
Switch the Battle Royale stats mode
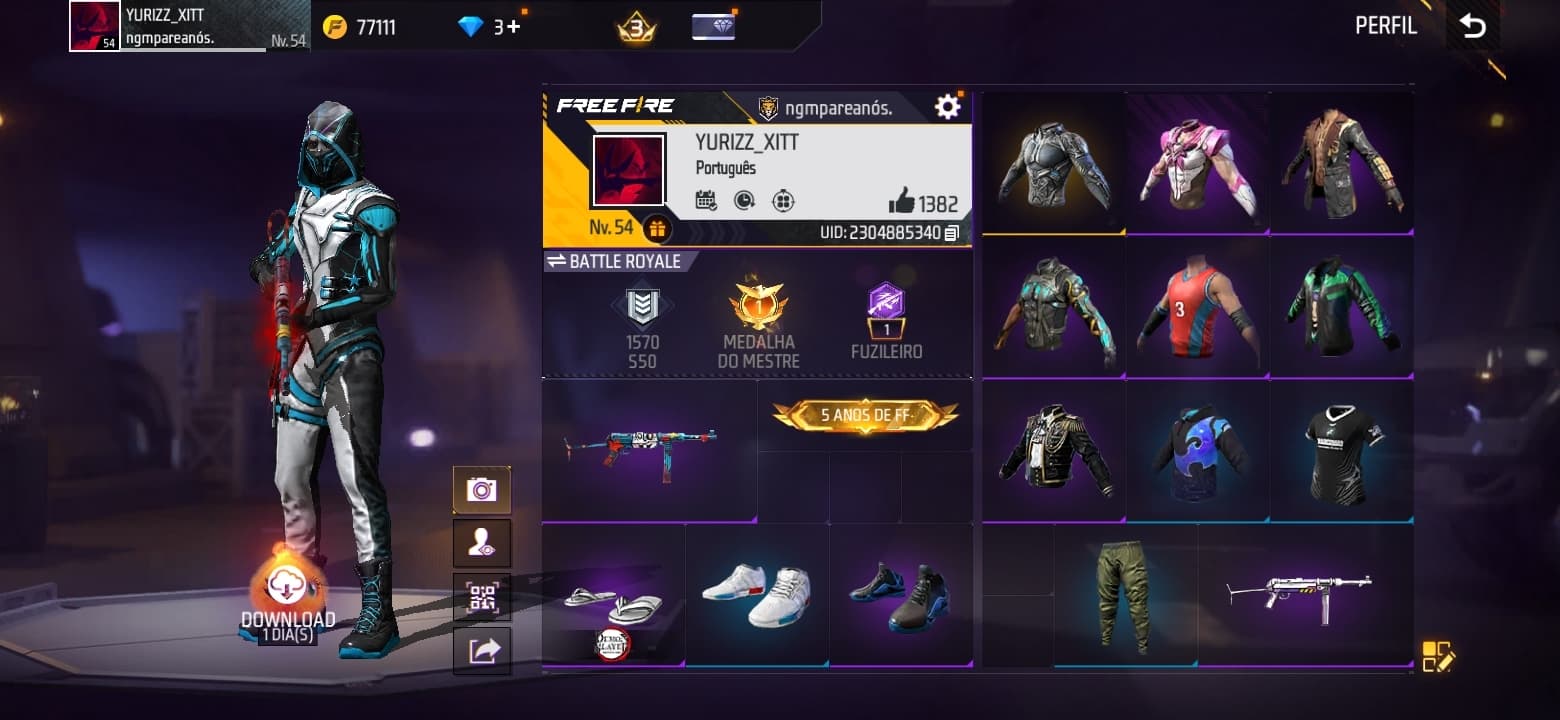tap(557, 261)
